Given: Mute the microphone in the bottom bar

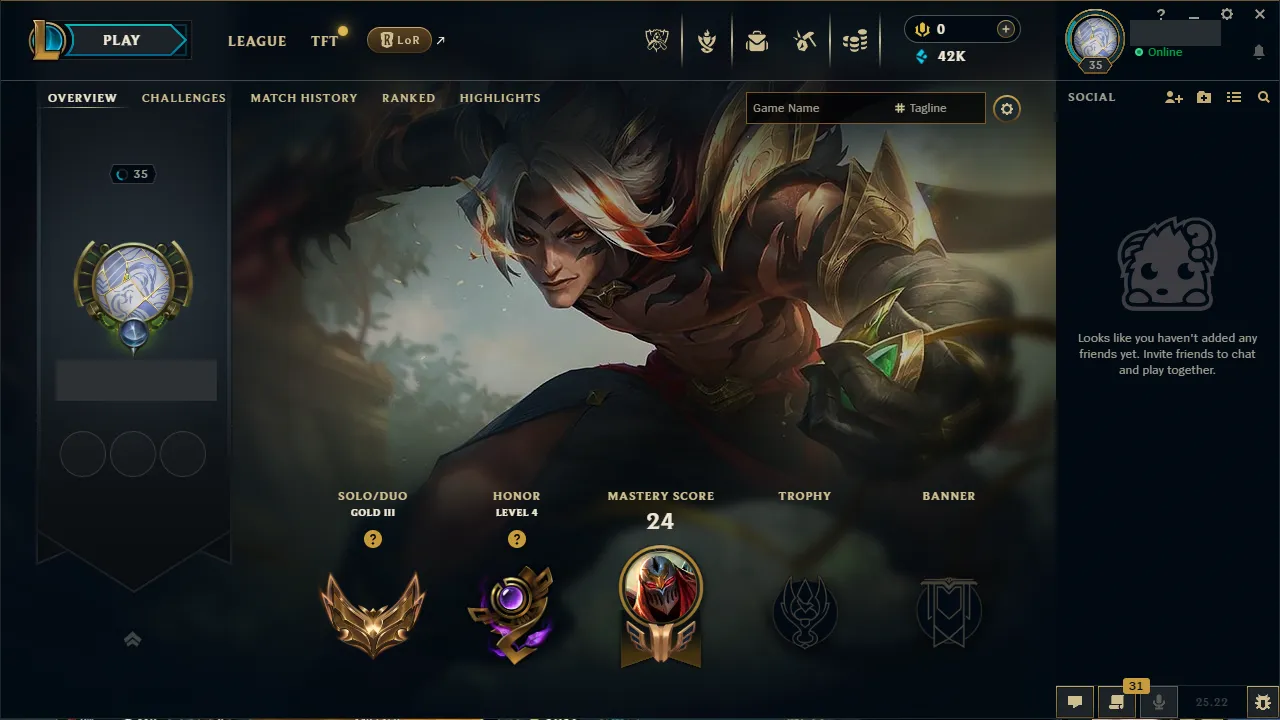Looking at the screenshot, I should coord(1159,701).
